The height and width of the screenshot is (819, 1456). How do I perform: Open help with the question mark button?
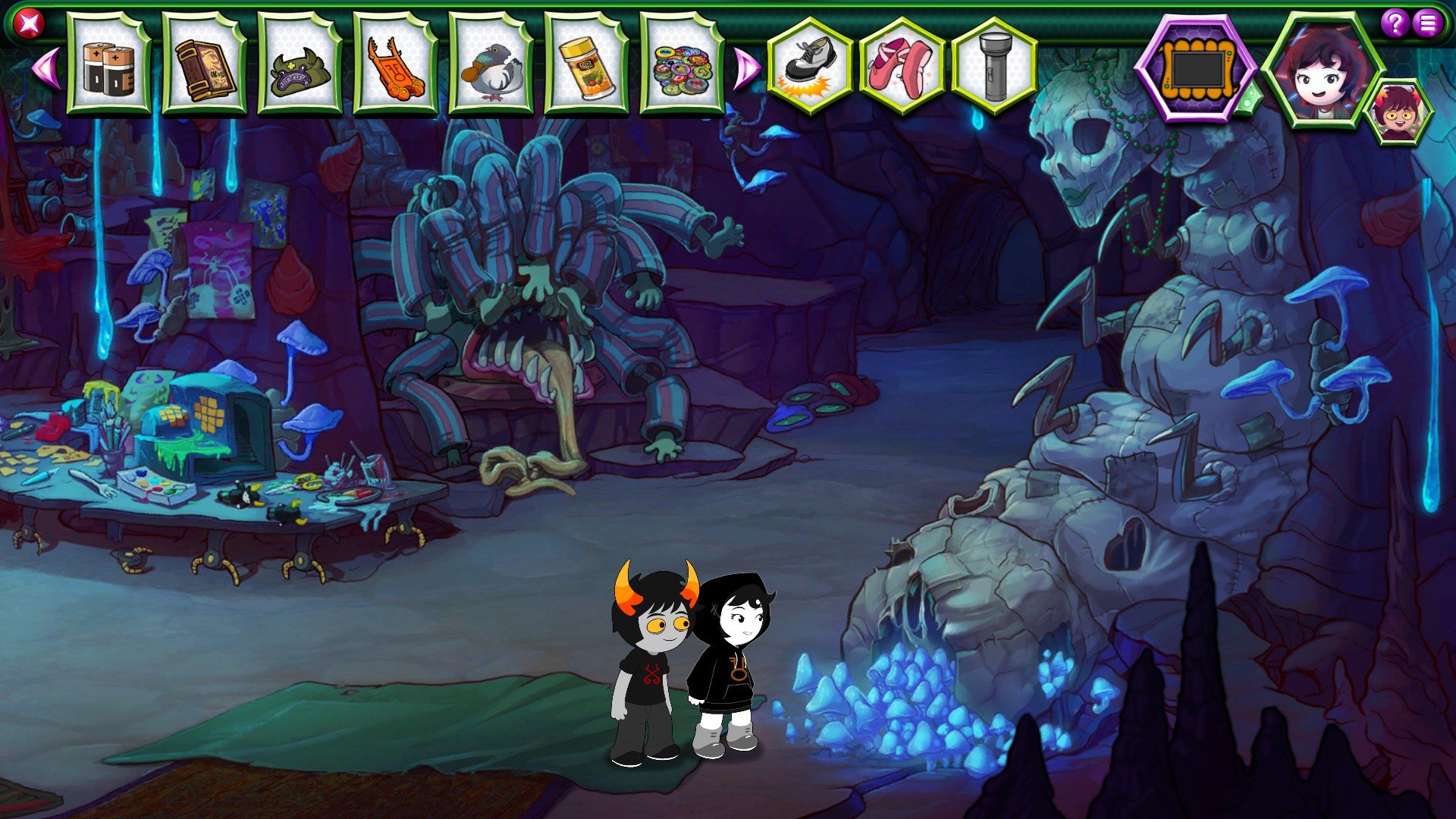1395,24
